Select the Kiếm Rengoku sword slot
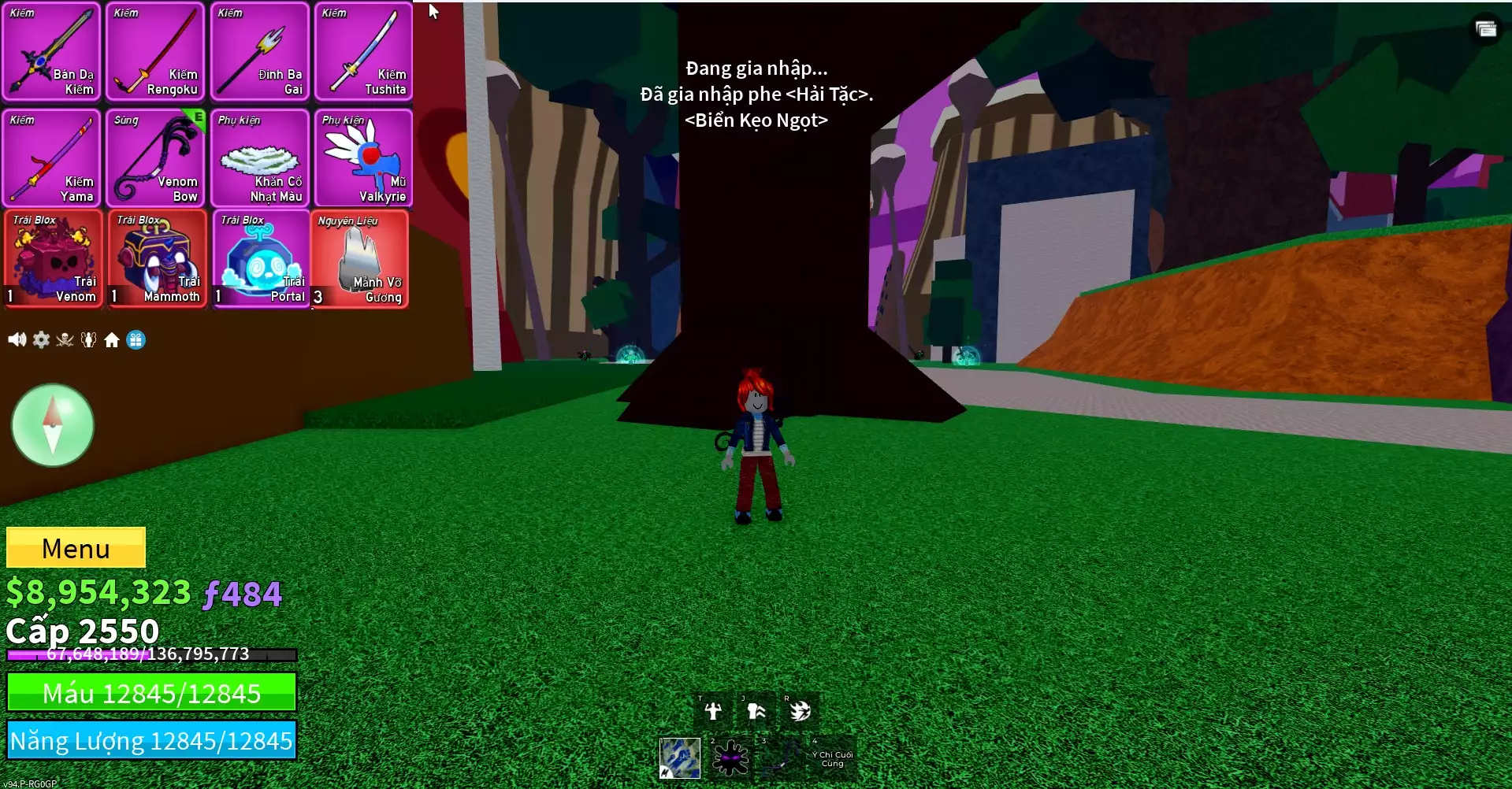The image size is (1512, 789). 155,52
